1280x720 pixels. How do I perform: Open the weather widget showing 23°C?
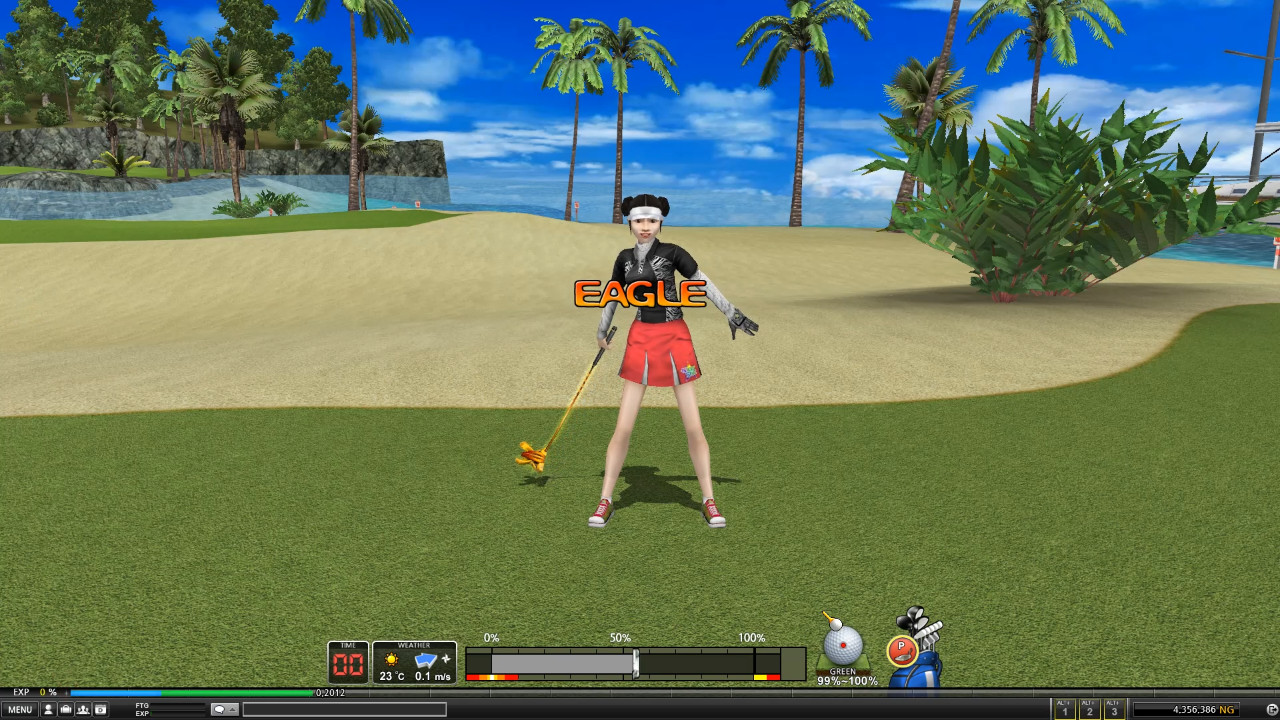coord(390,662)
